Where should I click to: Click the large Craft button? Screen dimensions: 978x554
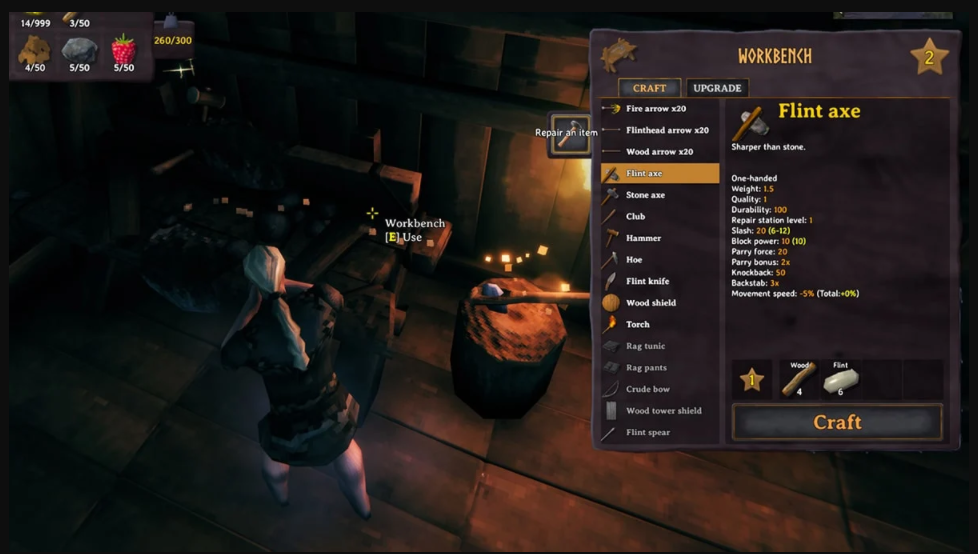pos(837,422)
